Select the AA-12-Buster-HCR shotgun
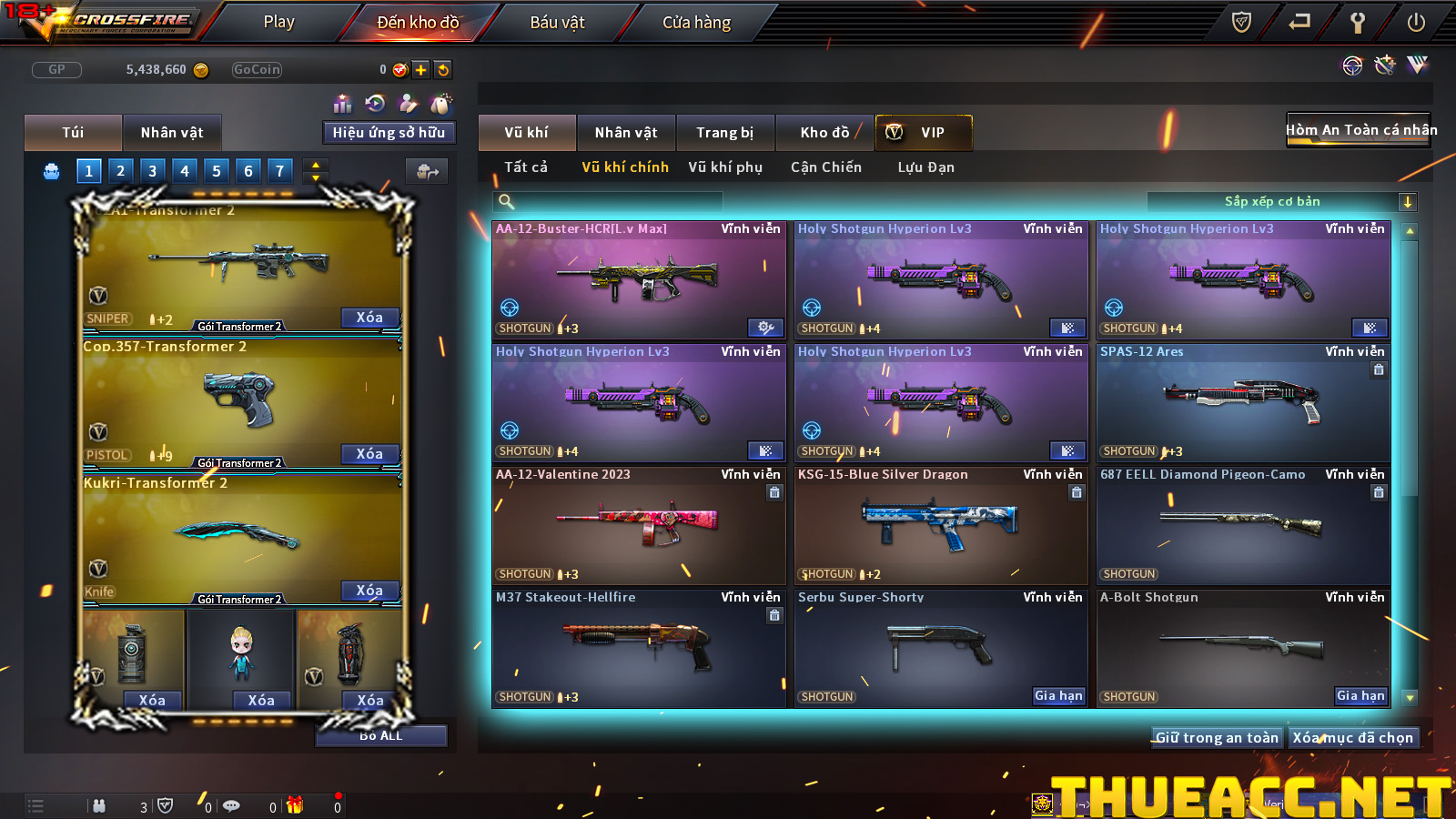The width and height of the screenshot is (1456, 819). click(638, 280)
